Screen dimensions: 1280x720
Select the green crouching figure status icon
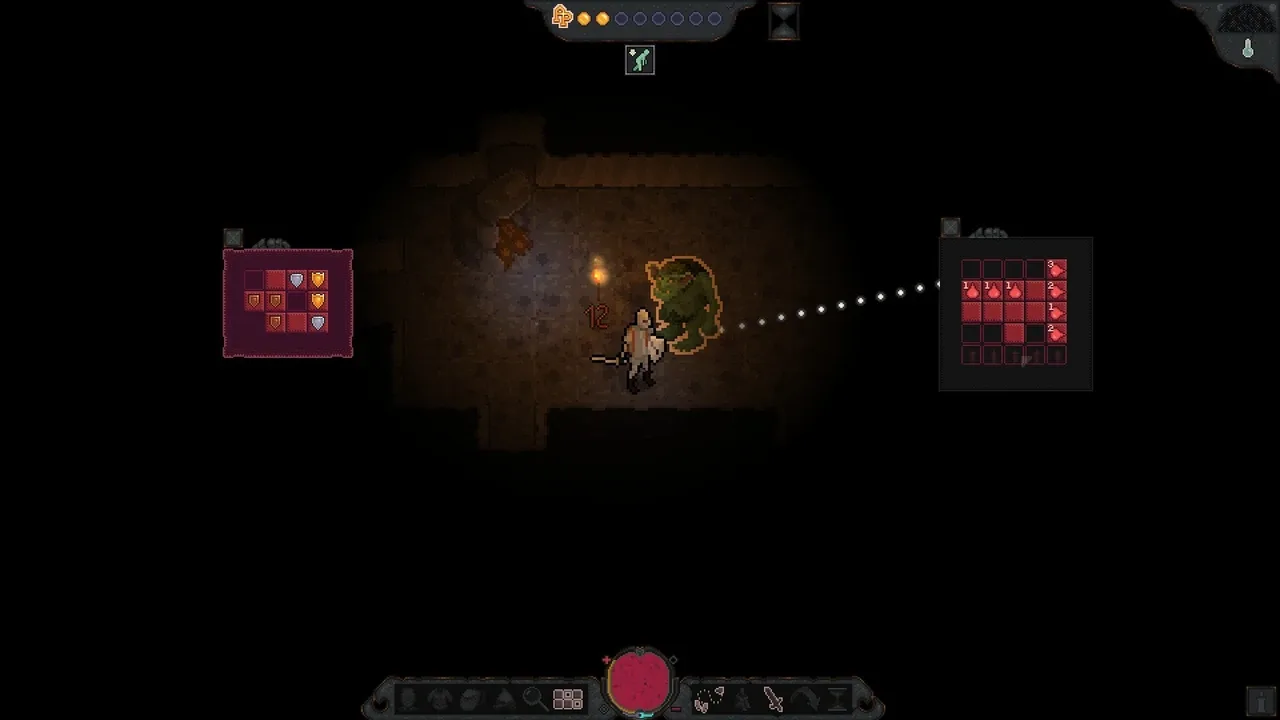click(640, 60)
